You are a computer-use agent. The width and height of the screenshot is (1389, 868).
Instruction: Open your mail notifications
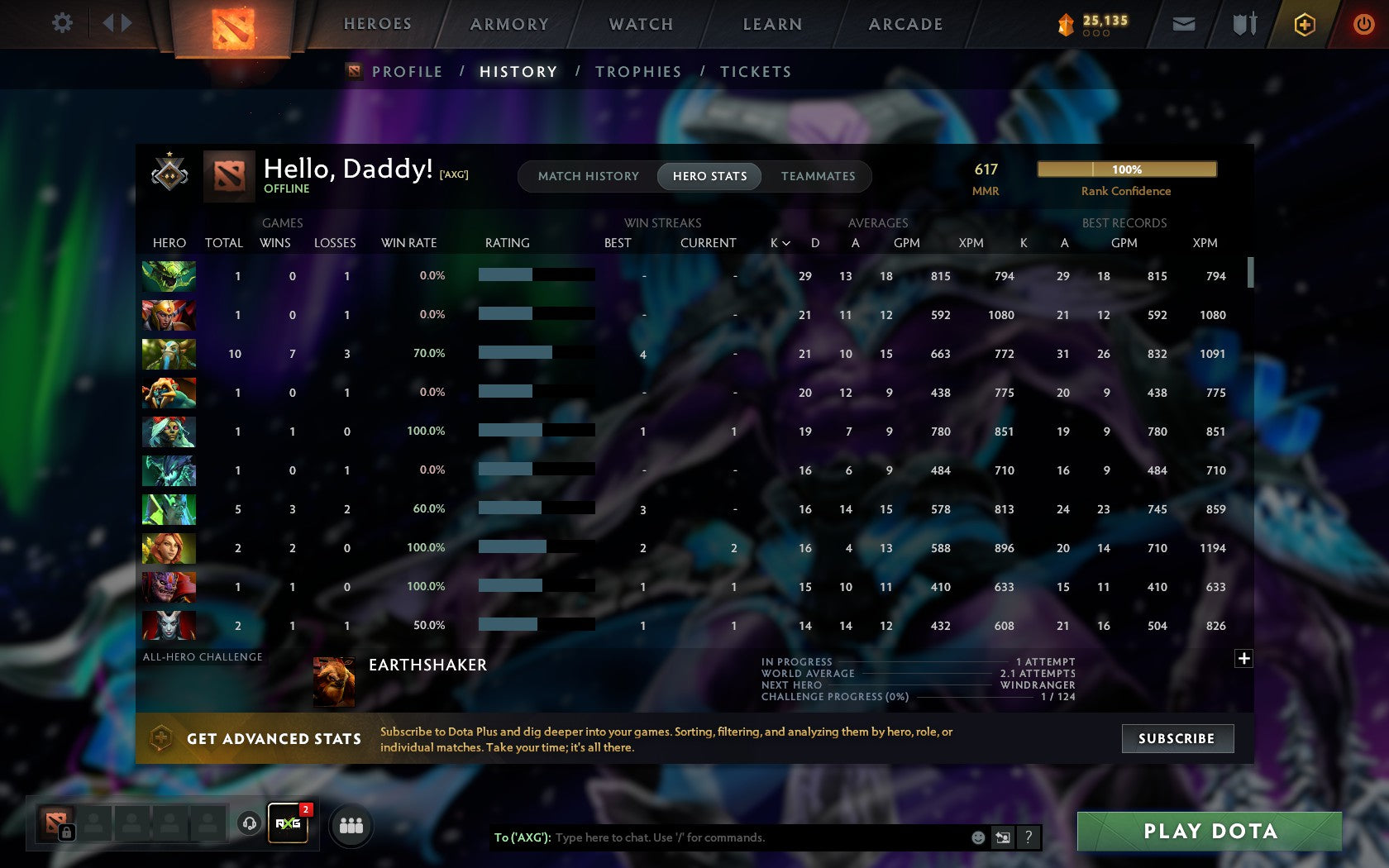click(1184, 24)
